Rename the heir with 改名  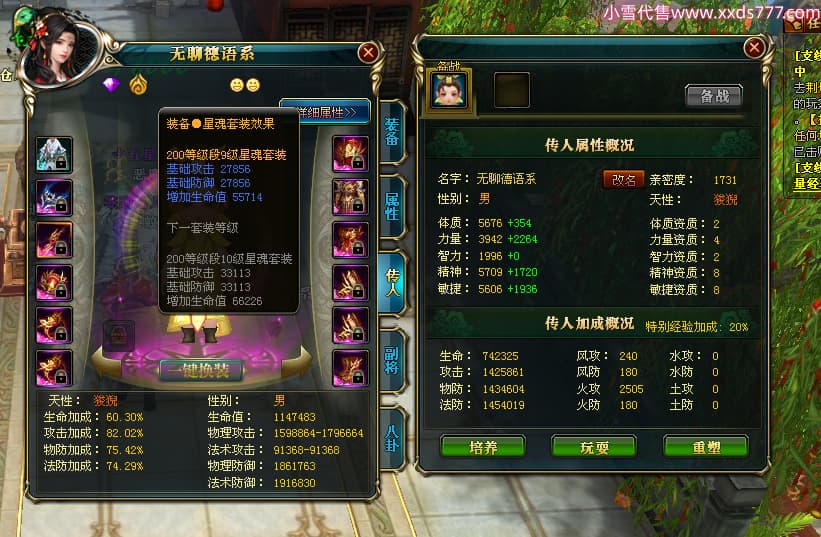[623, 179]
